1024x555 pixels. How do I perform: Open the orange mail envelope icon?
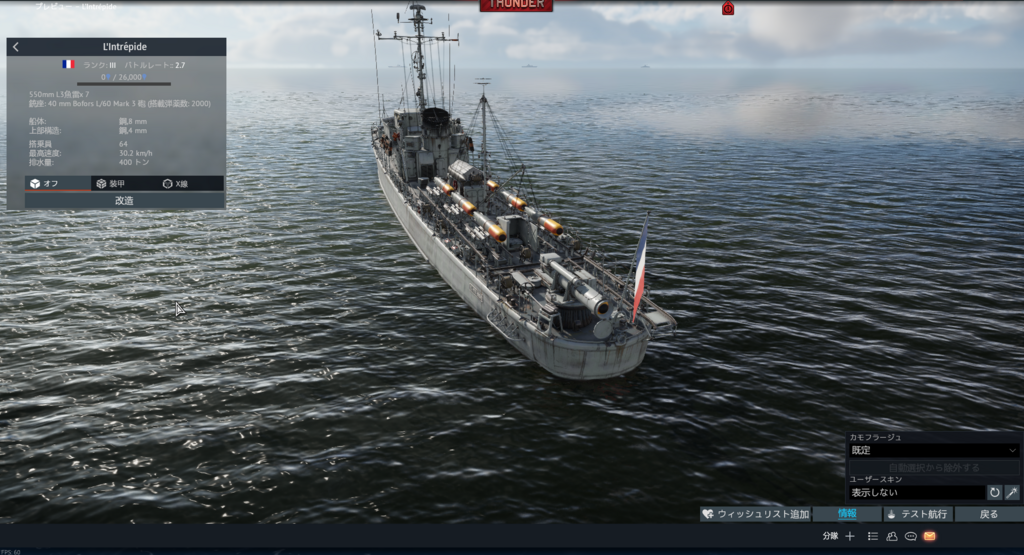pyautogui.click(x=930, y=536)
